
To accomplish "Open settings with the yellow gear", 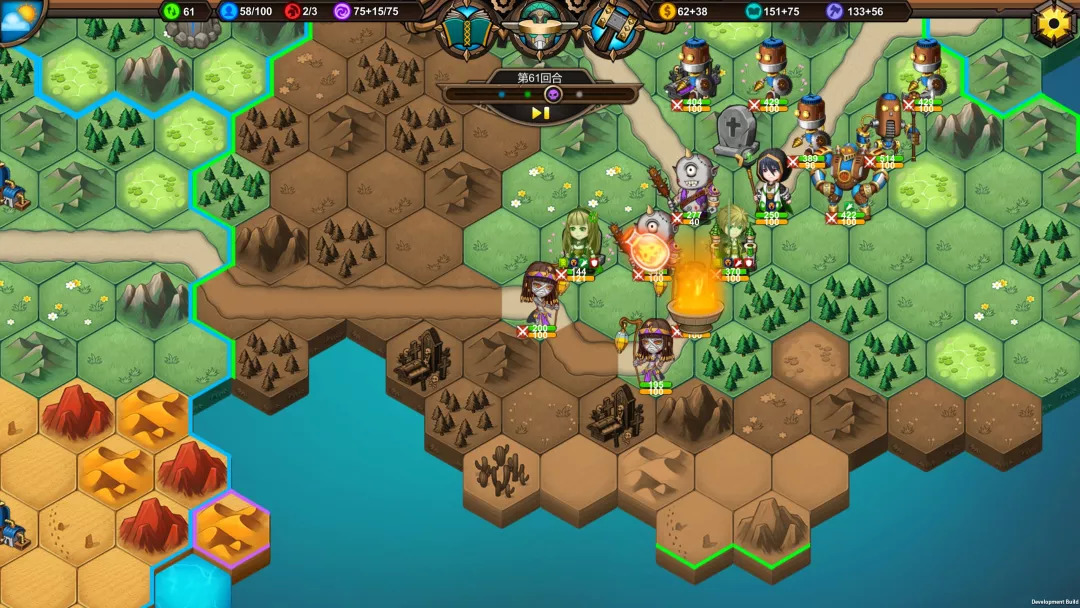I will (x=1053, y=22).
